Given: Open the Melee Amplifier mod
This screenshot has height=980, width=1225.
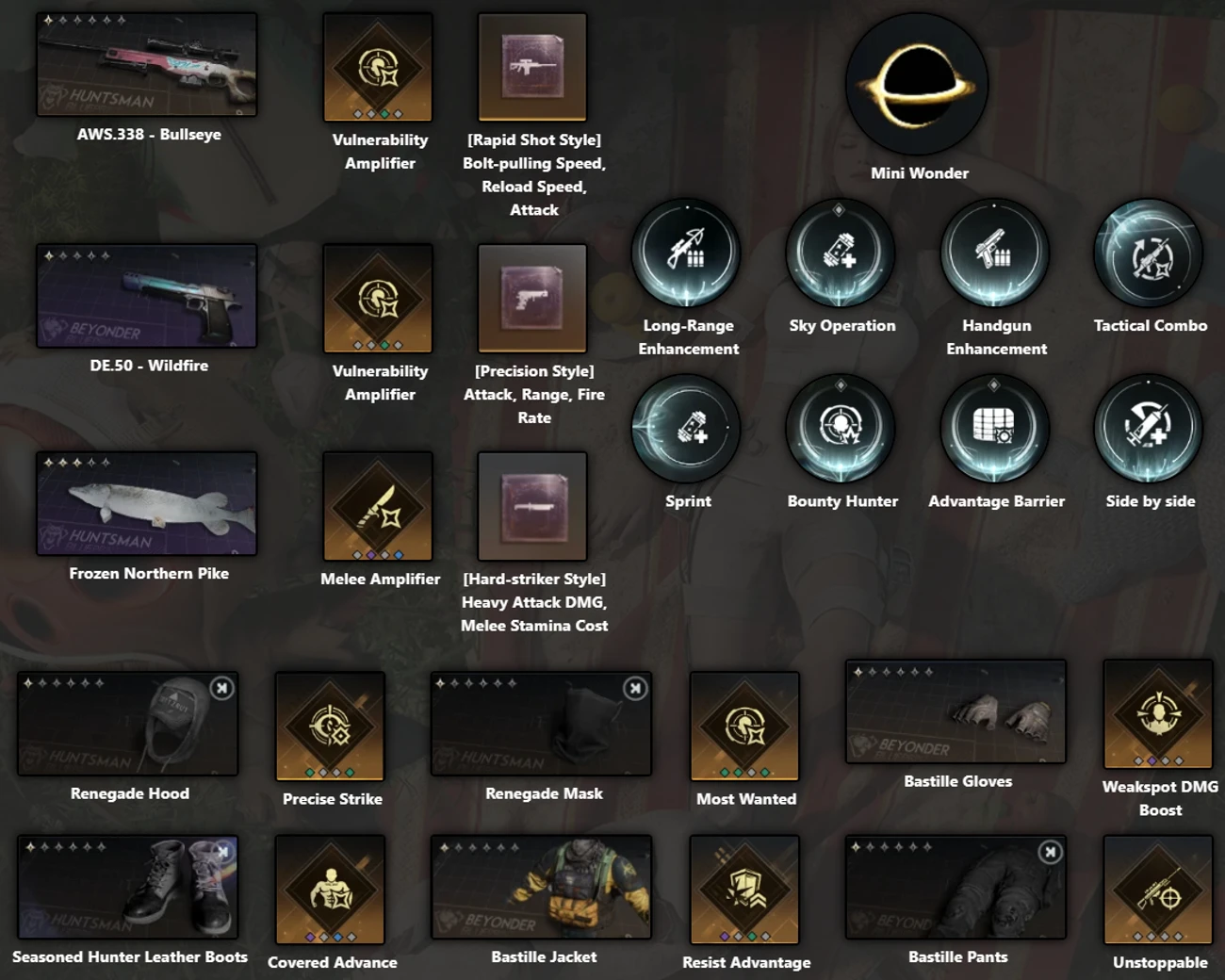Looking at the screenshot, I should (378, 505).
